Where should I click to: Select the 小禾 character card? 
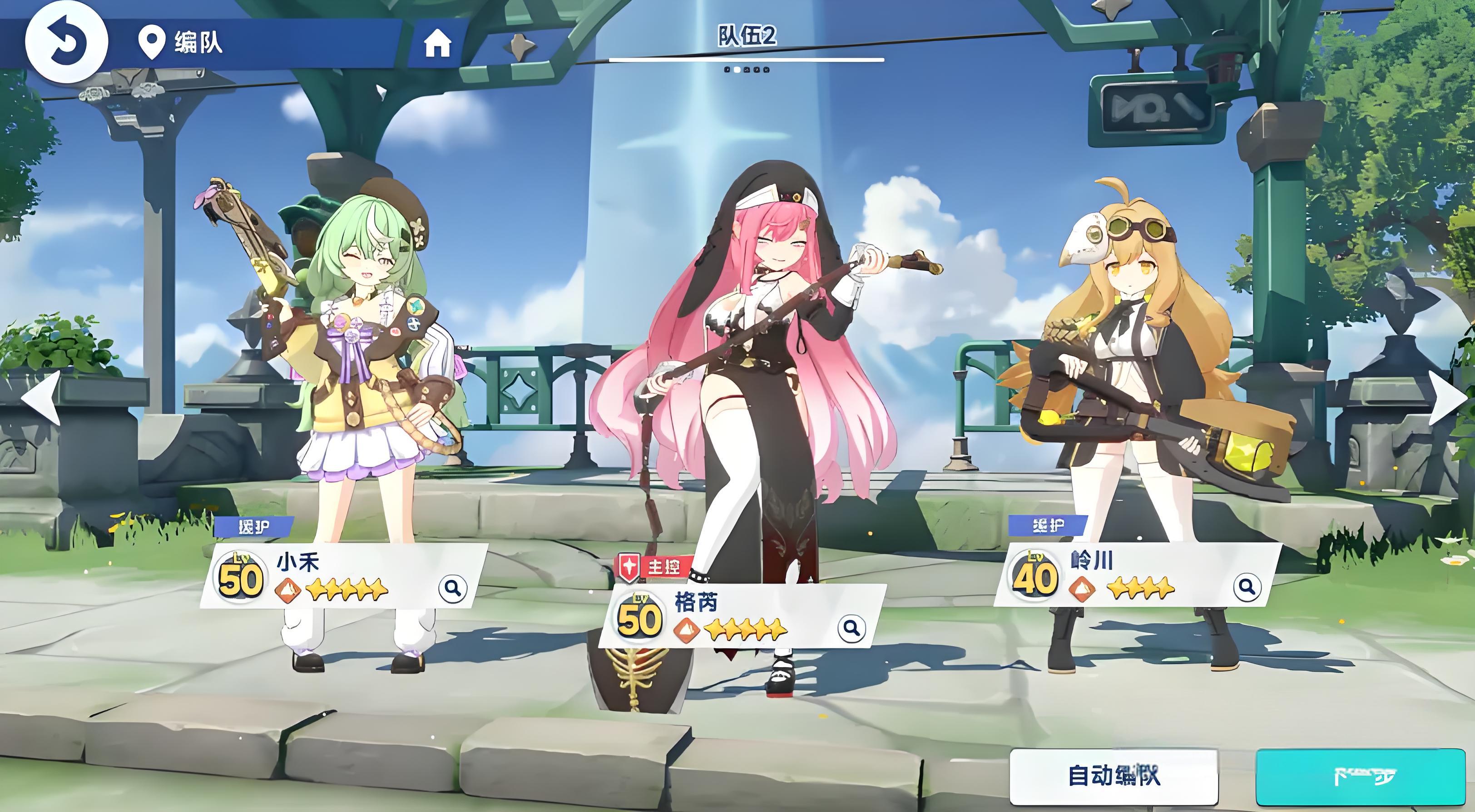click(x=344, y=575)
